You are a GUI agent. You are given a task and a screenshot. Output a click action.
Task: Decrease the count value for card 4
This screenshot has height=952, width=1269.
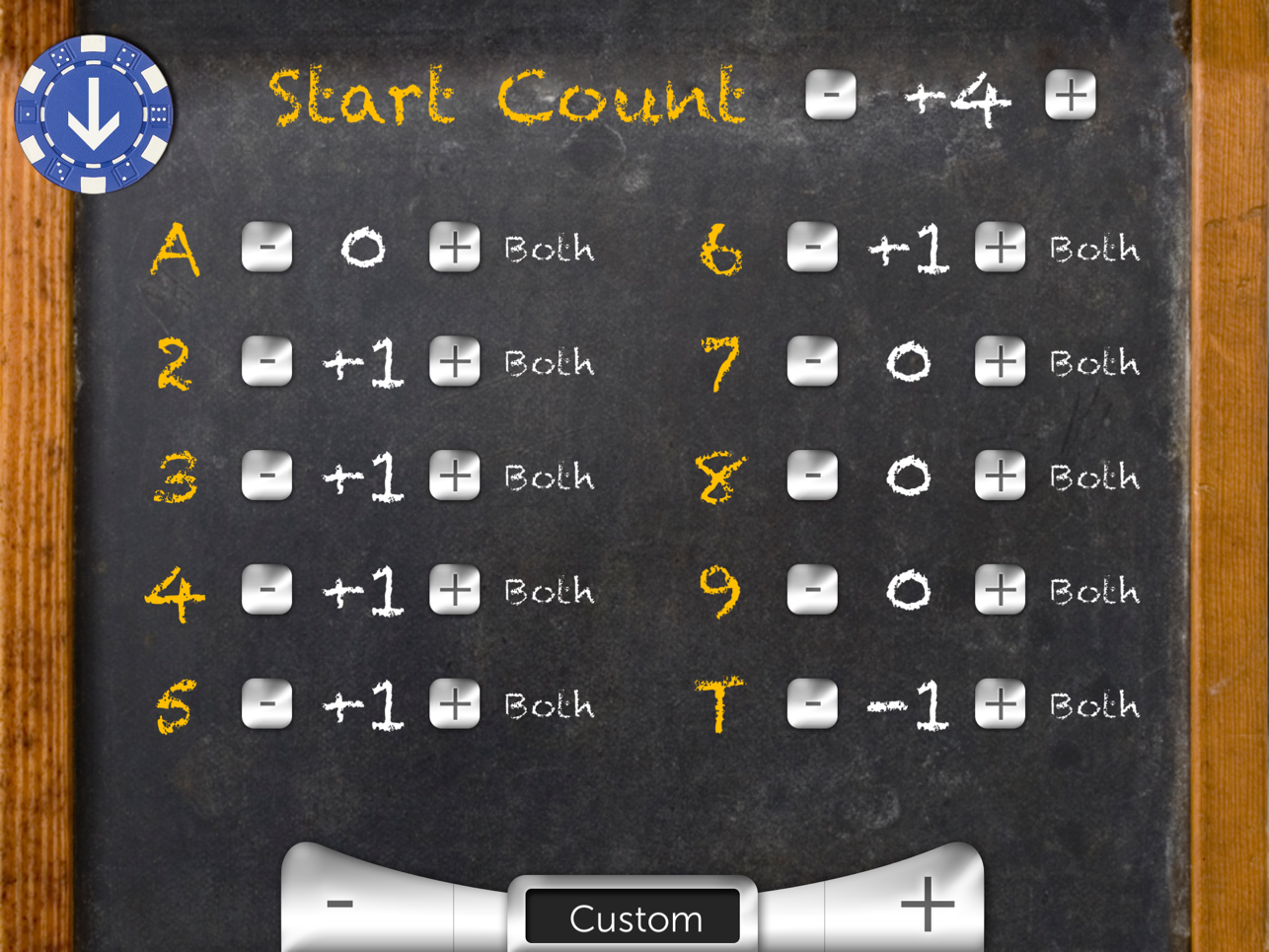[x=265, y=590]
